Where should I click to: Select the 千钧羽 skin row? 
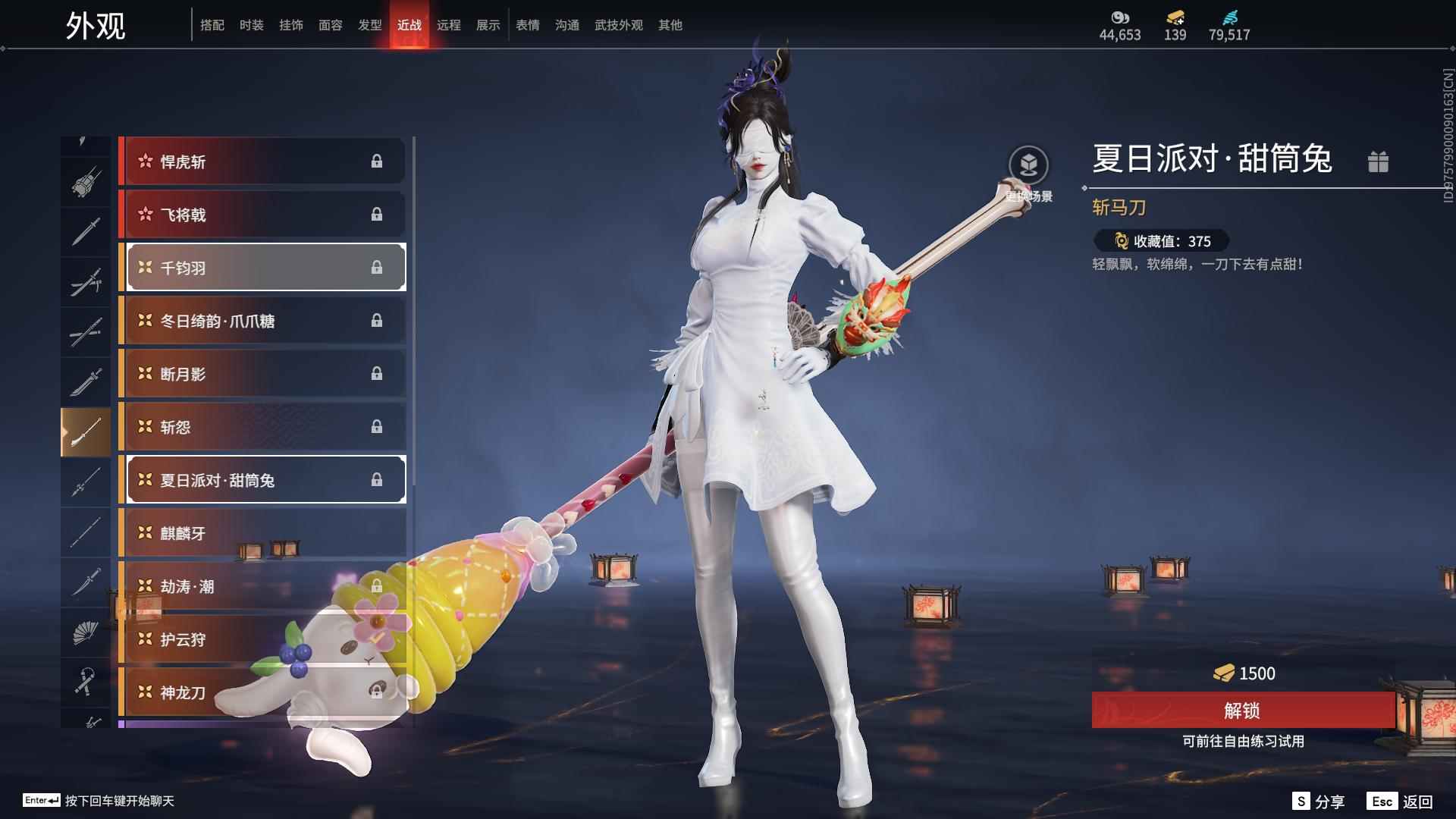[262, 268]
